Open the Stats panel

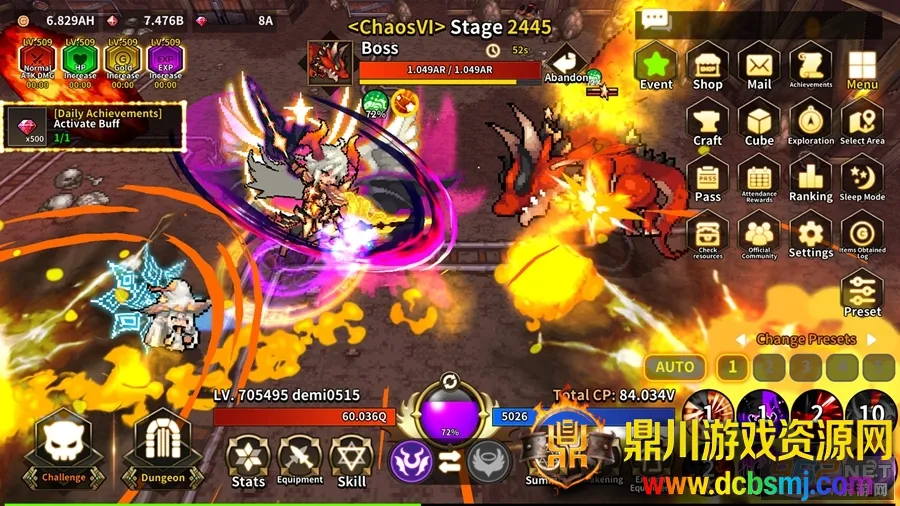(x=248, y=461)
